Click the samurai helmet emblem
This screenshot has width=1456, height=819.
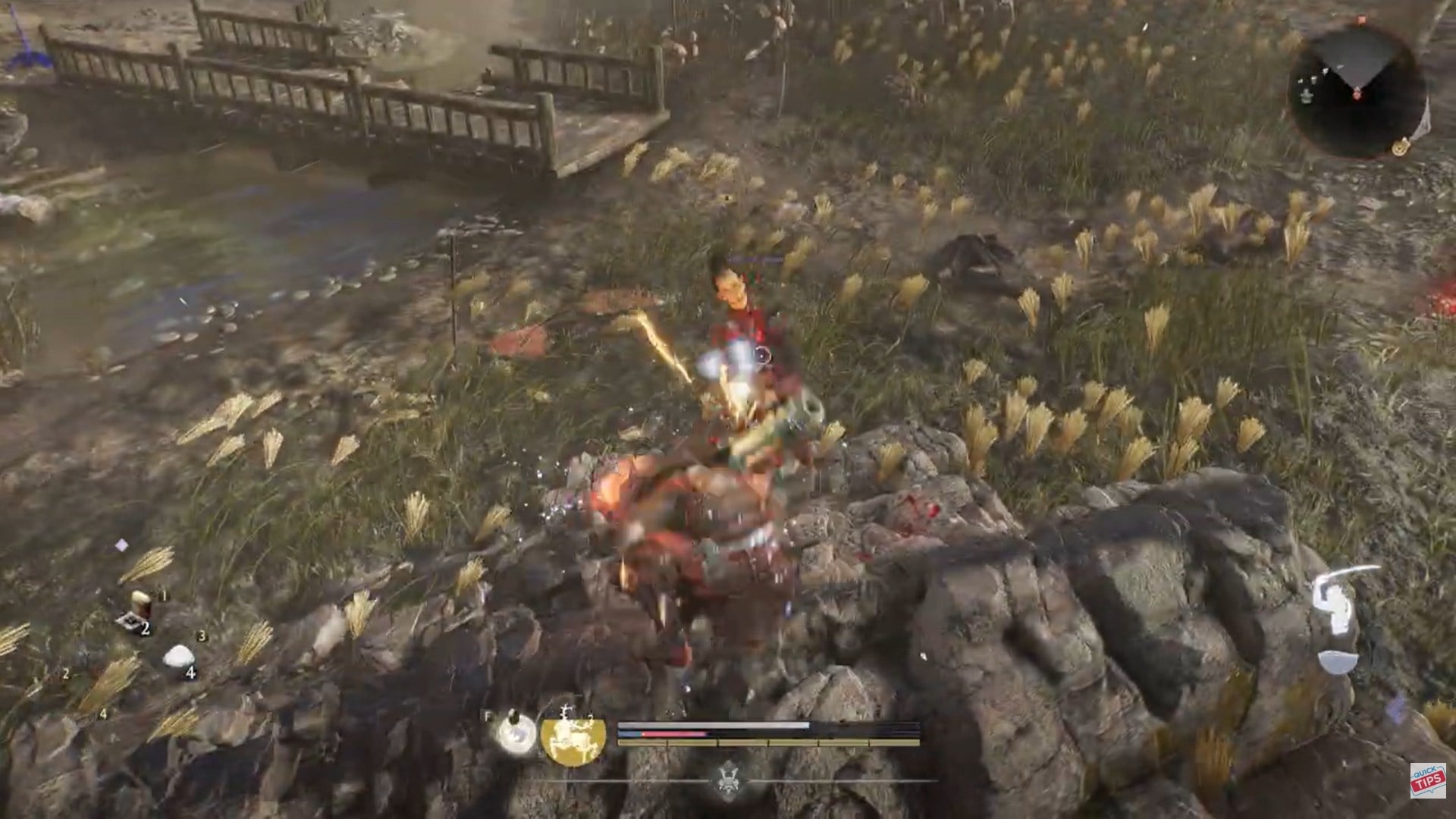729,779
